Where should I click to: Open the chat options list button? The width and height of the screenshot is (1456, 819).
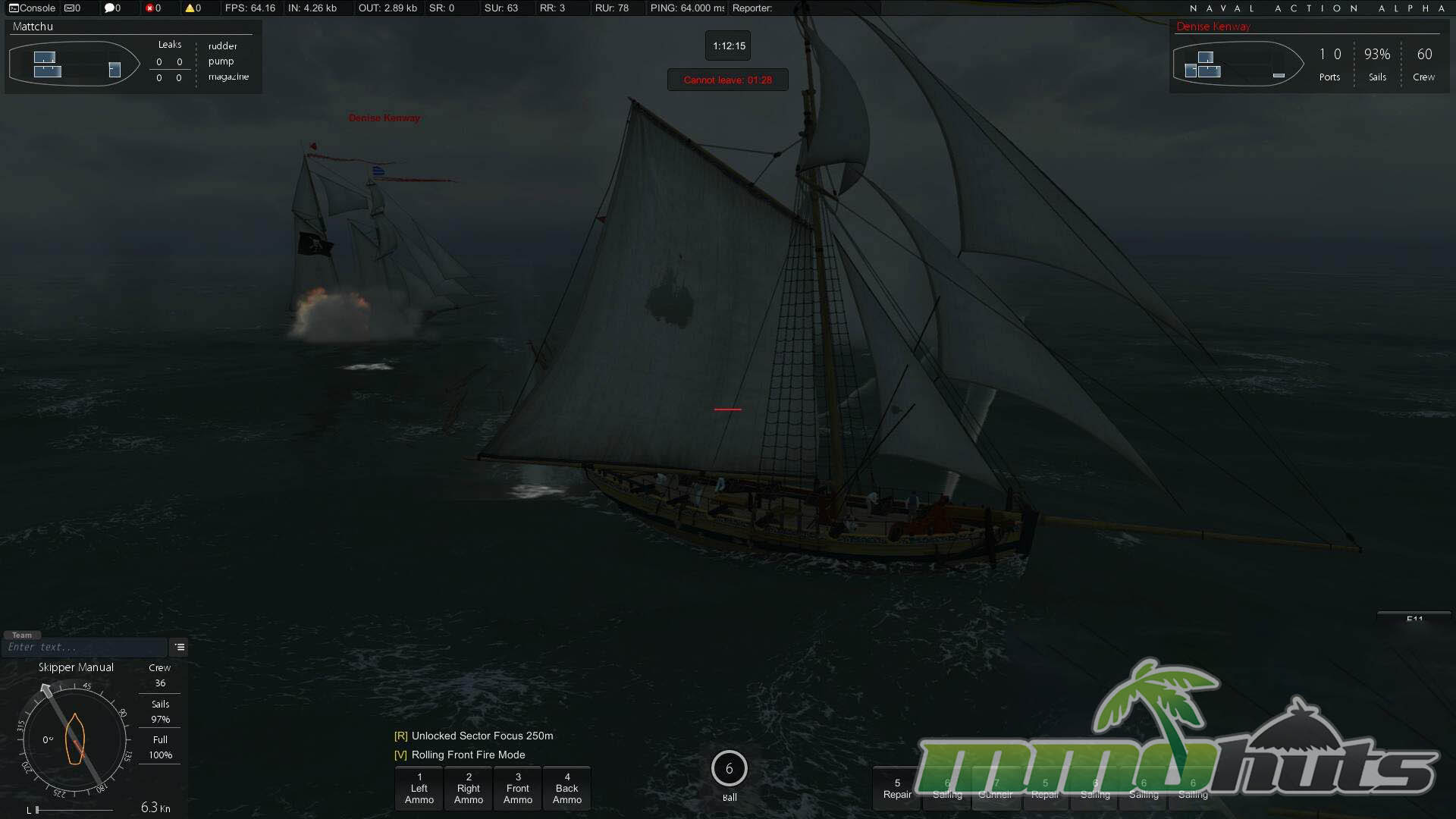(x=180, y=648)
